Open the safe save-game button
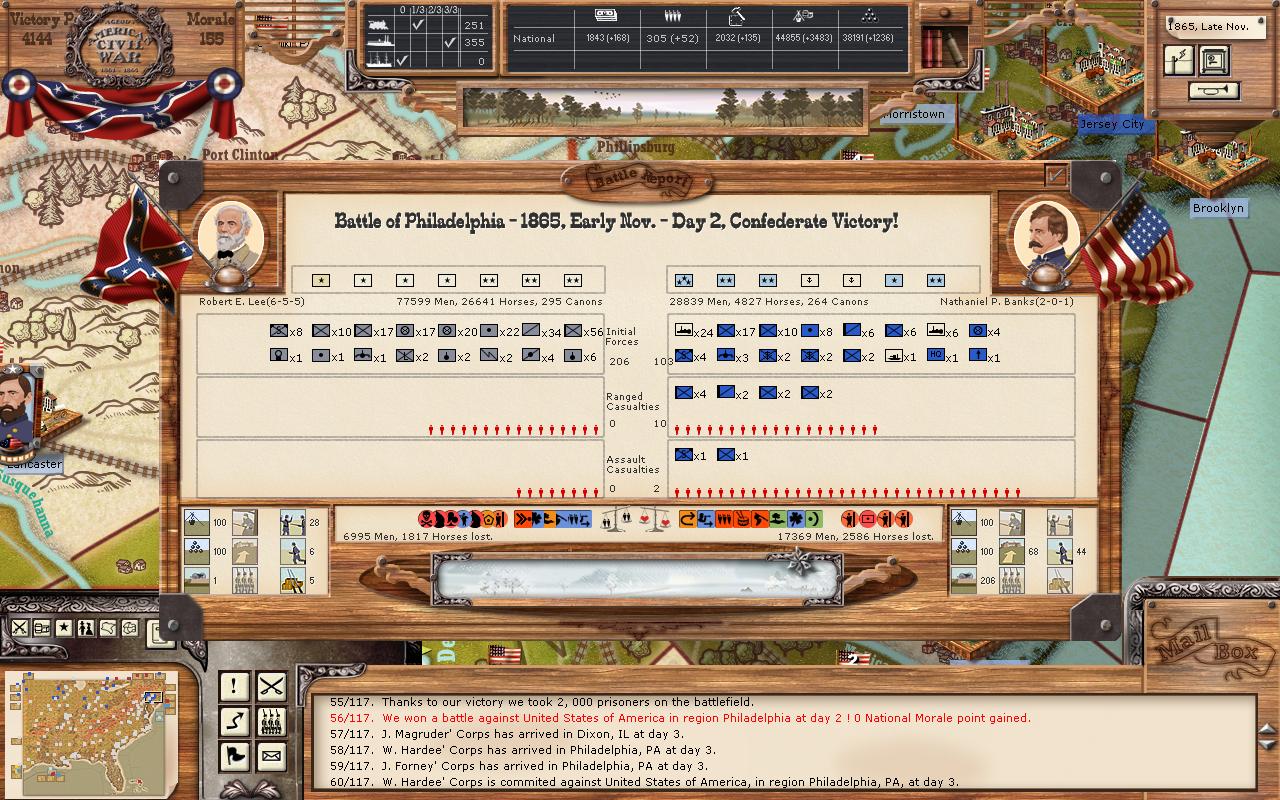The height and width of the screenshot is (800, 1280). [x=1214, y=61]
